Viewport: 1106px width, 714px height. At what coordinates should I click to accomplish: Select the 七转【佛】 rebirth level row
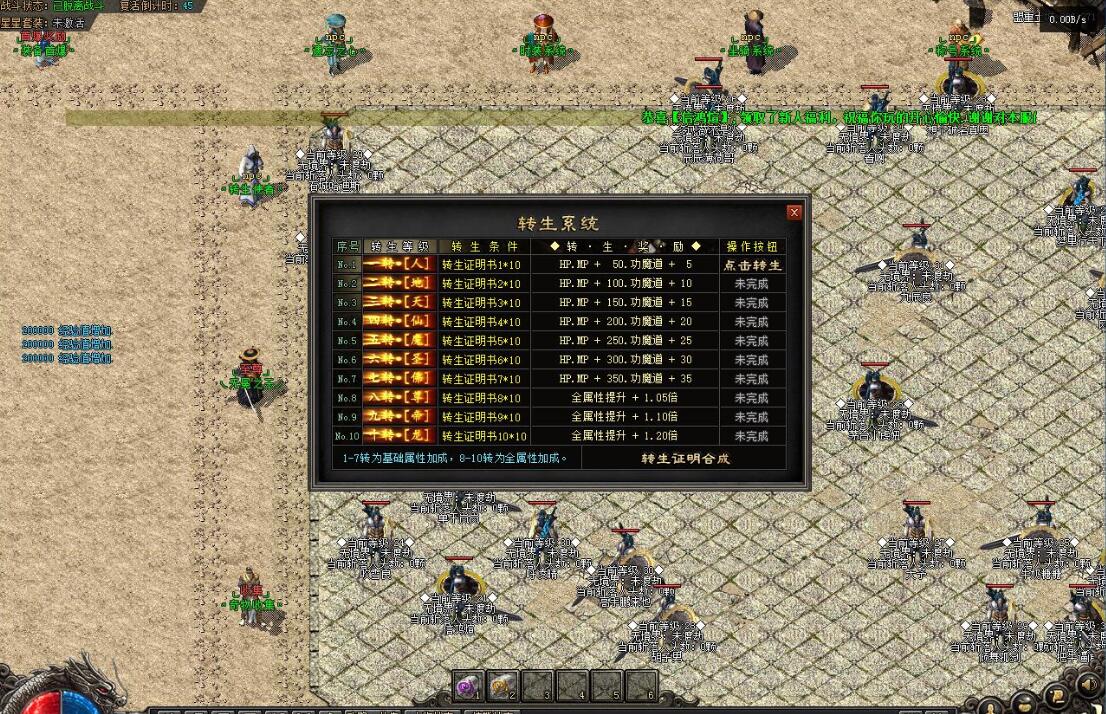[x=400, y=379]
